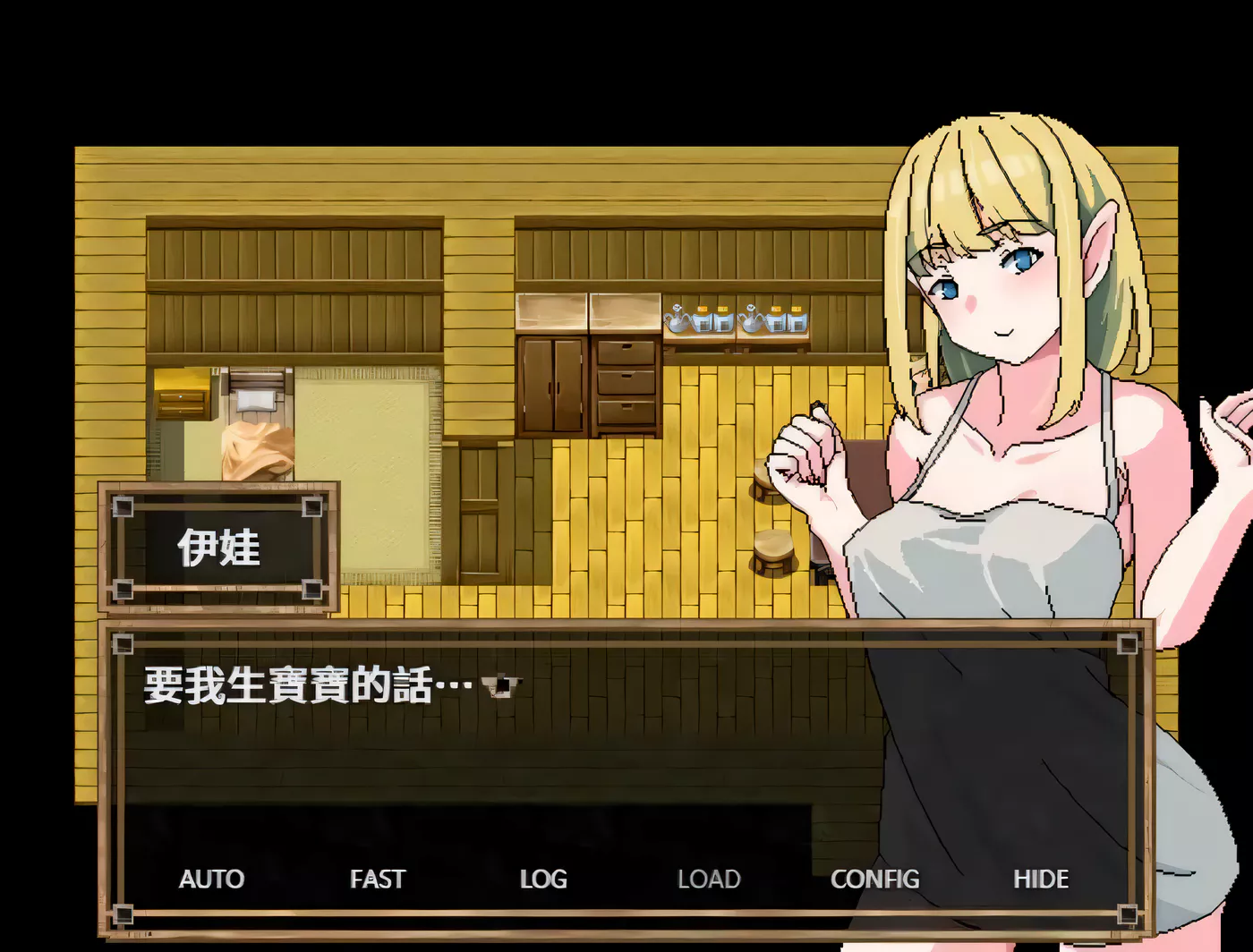Click the name box showing 伊娃
Image resolution: width=1253 pixels, height=952 pixels.
(220, 547)
